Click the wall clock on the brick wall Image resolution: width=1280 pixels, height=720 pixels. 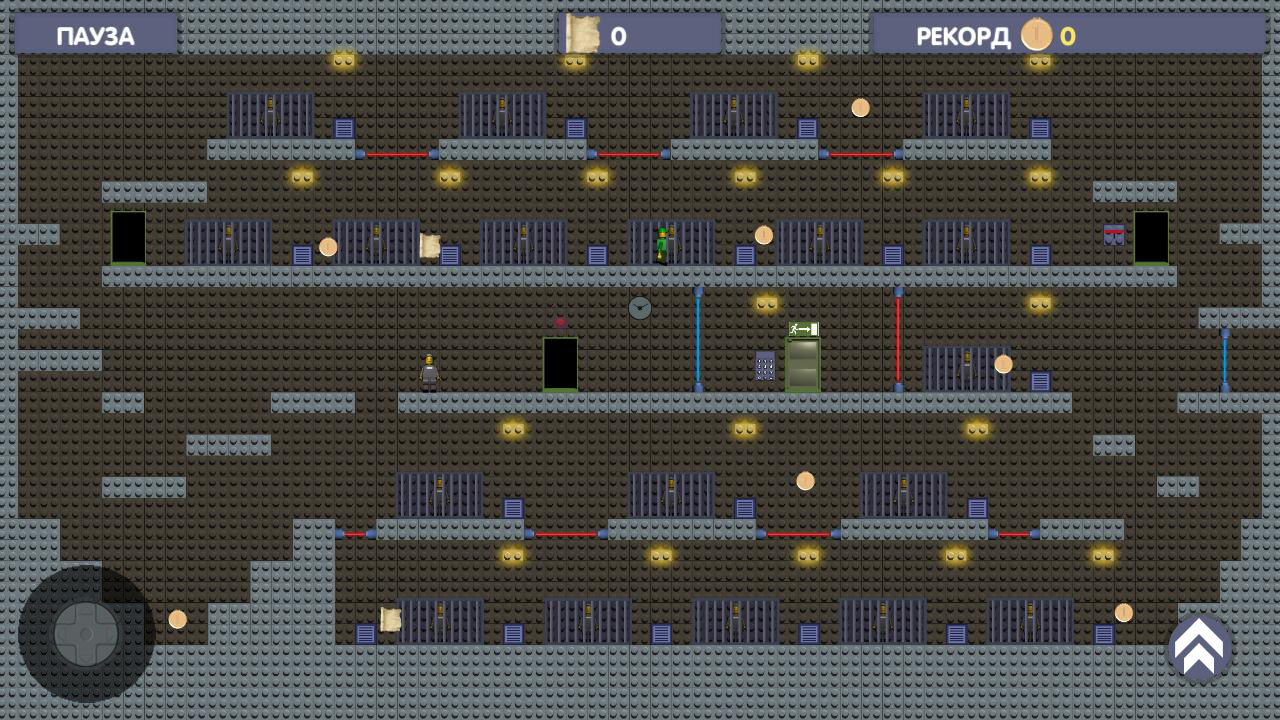640,308
